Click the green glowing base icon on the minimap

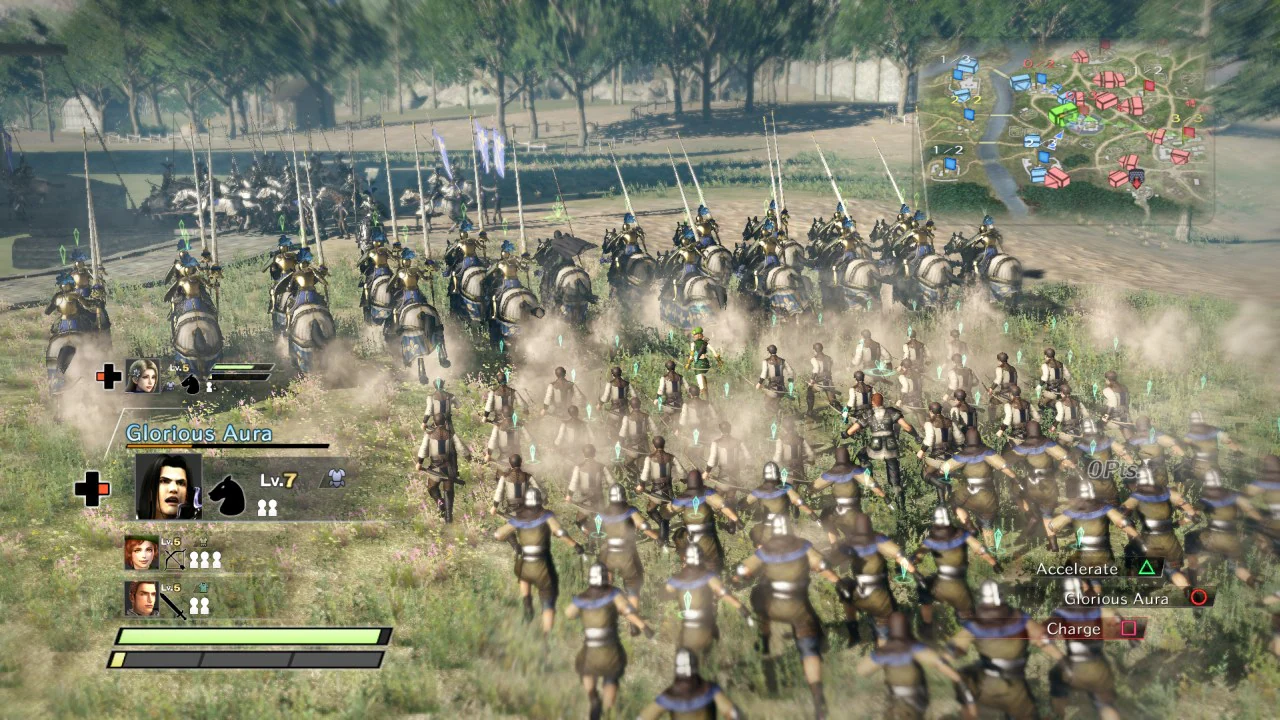pos(1062,115)
